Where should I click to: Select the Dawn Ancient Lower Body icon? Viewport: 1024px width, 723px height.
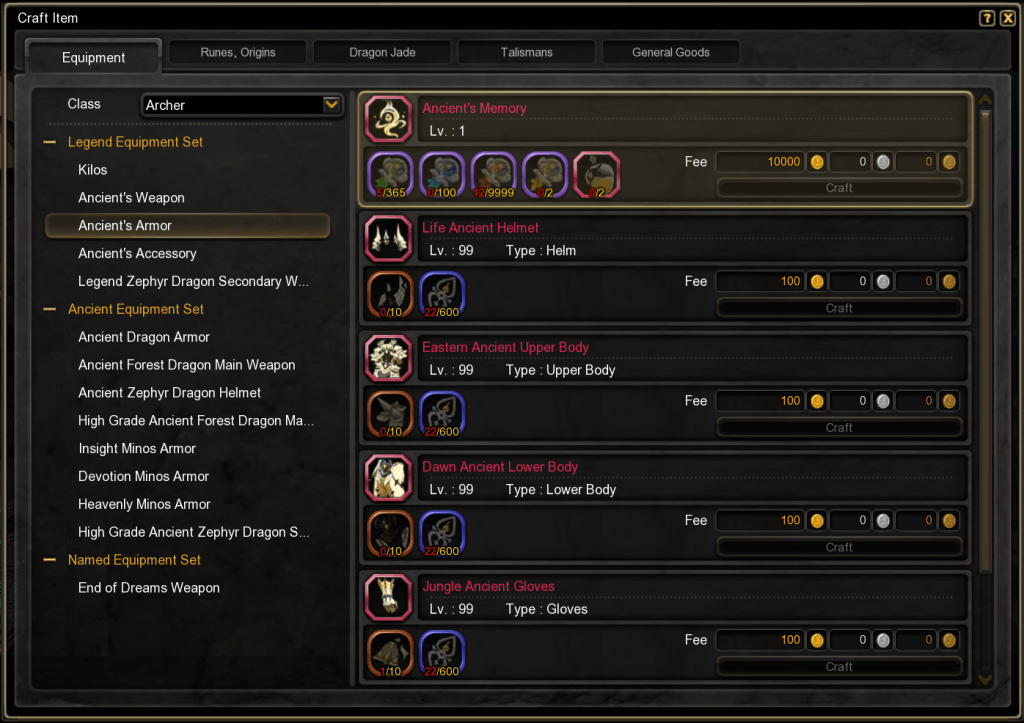click(x=387, y=478)
